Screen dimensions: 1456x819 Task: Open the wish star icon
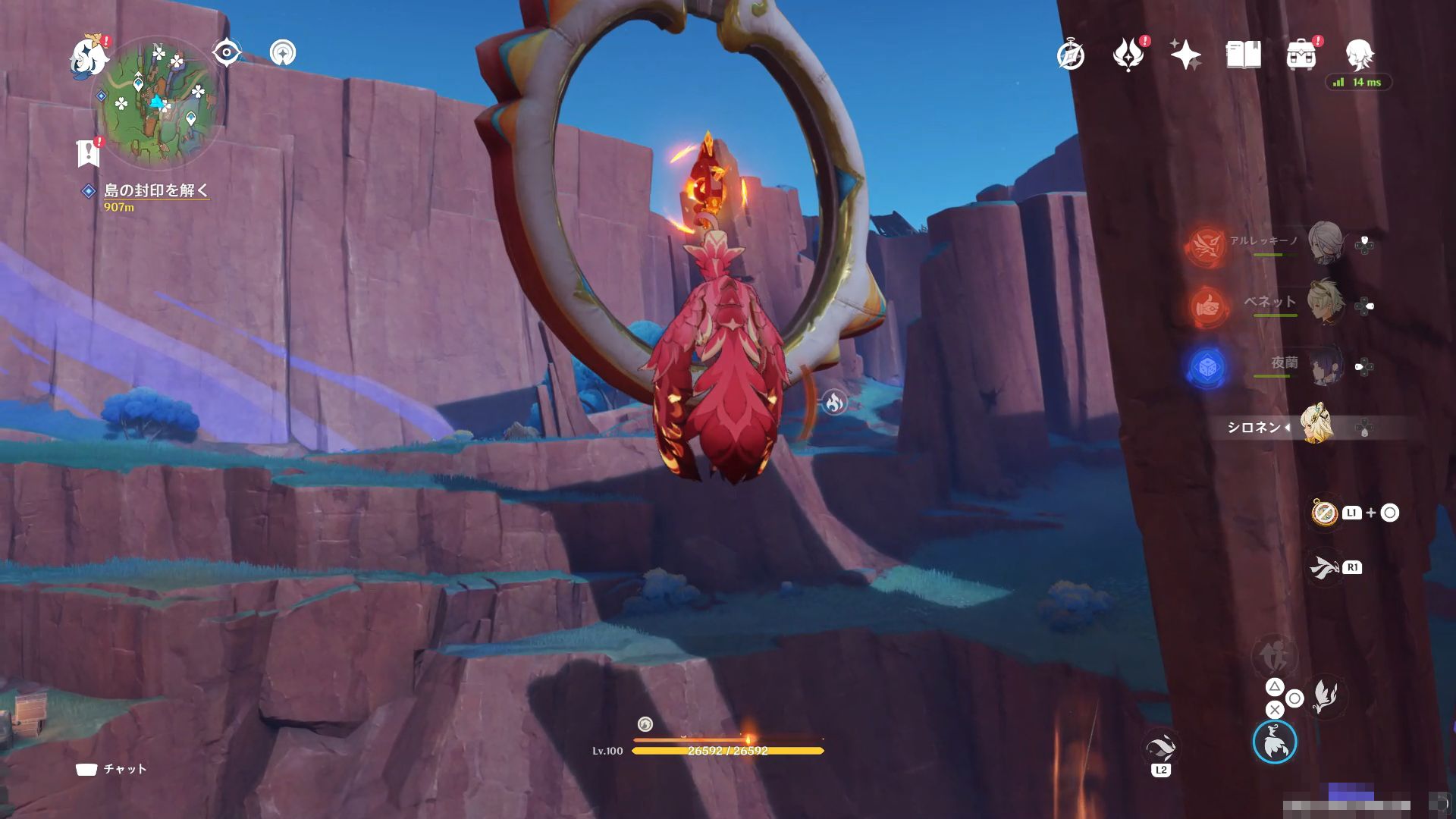pyautogui.click(x=1185, y=55)
